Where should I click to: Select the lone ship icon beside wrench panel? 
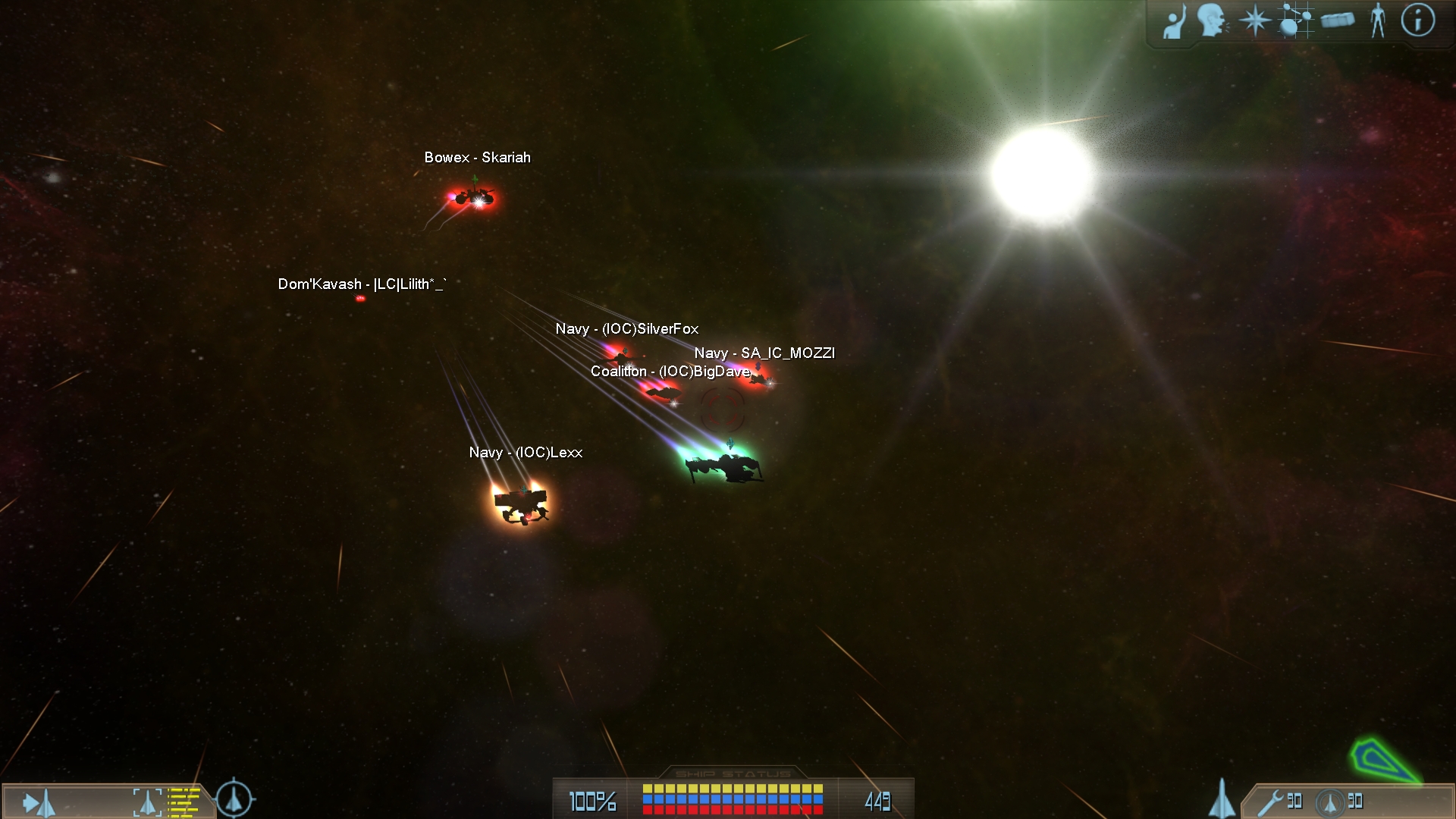coord(1221,799)
